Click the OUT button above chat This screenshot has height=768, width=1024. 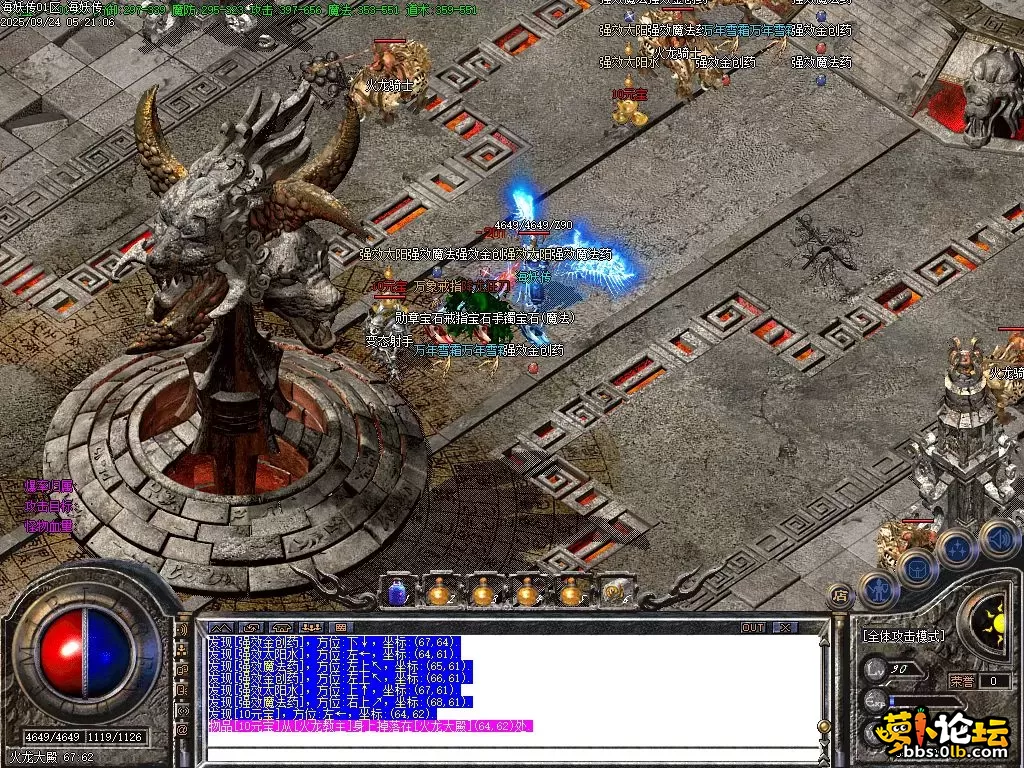coord(752,627)
